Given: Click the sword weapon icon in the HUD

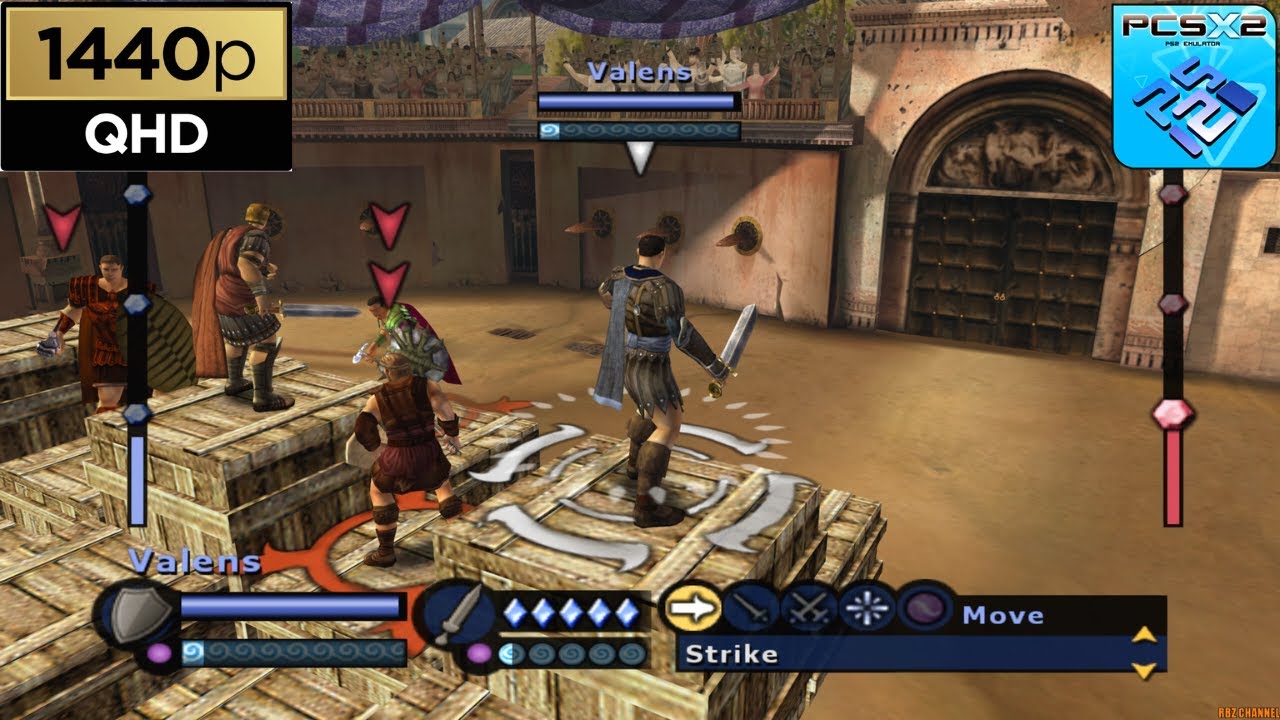Looking at the screenshot, I should [456, 615].
